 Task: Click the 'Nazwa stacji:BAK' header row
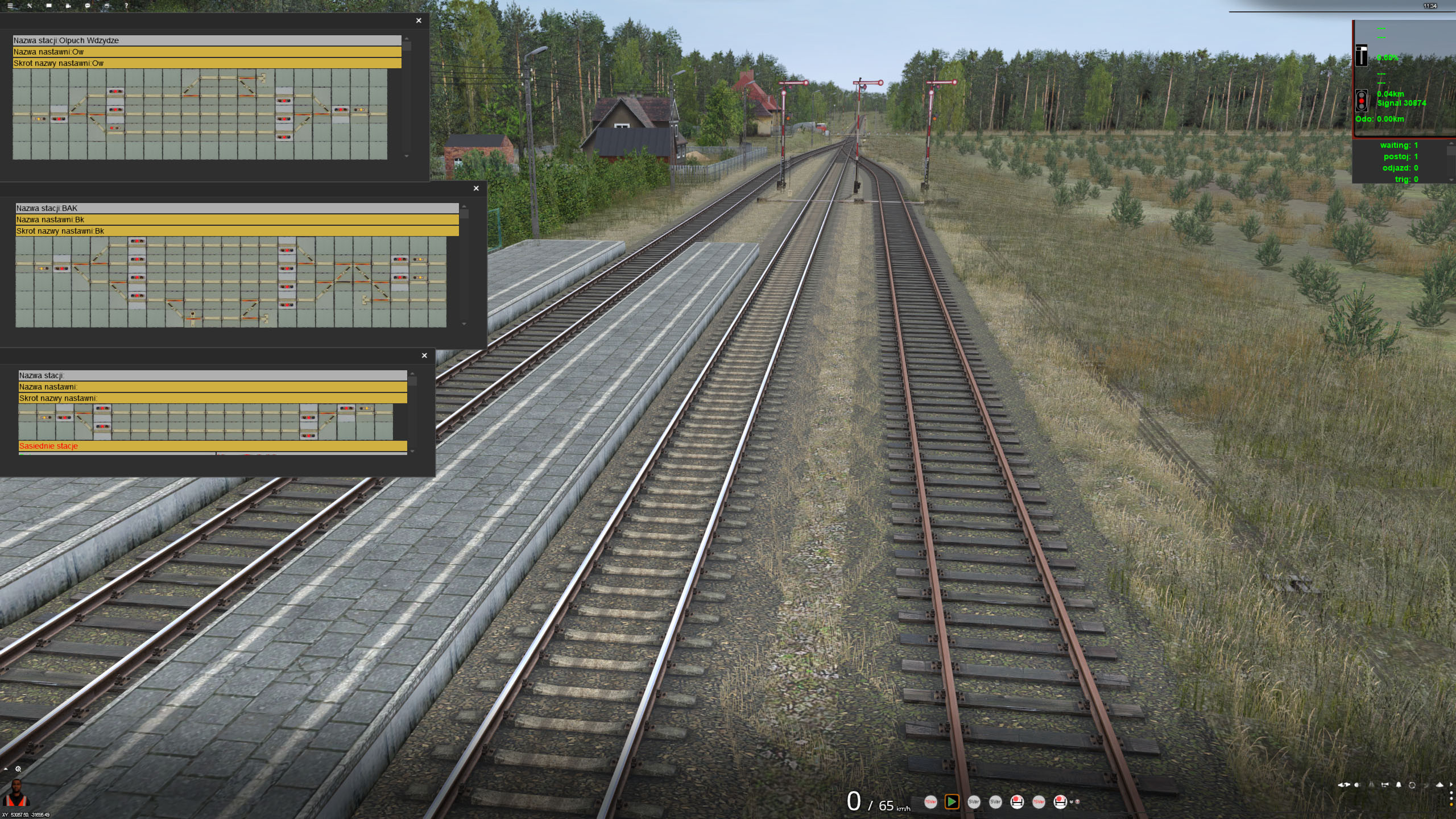237,208
